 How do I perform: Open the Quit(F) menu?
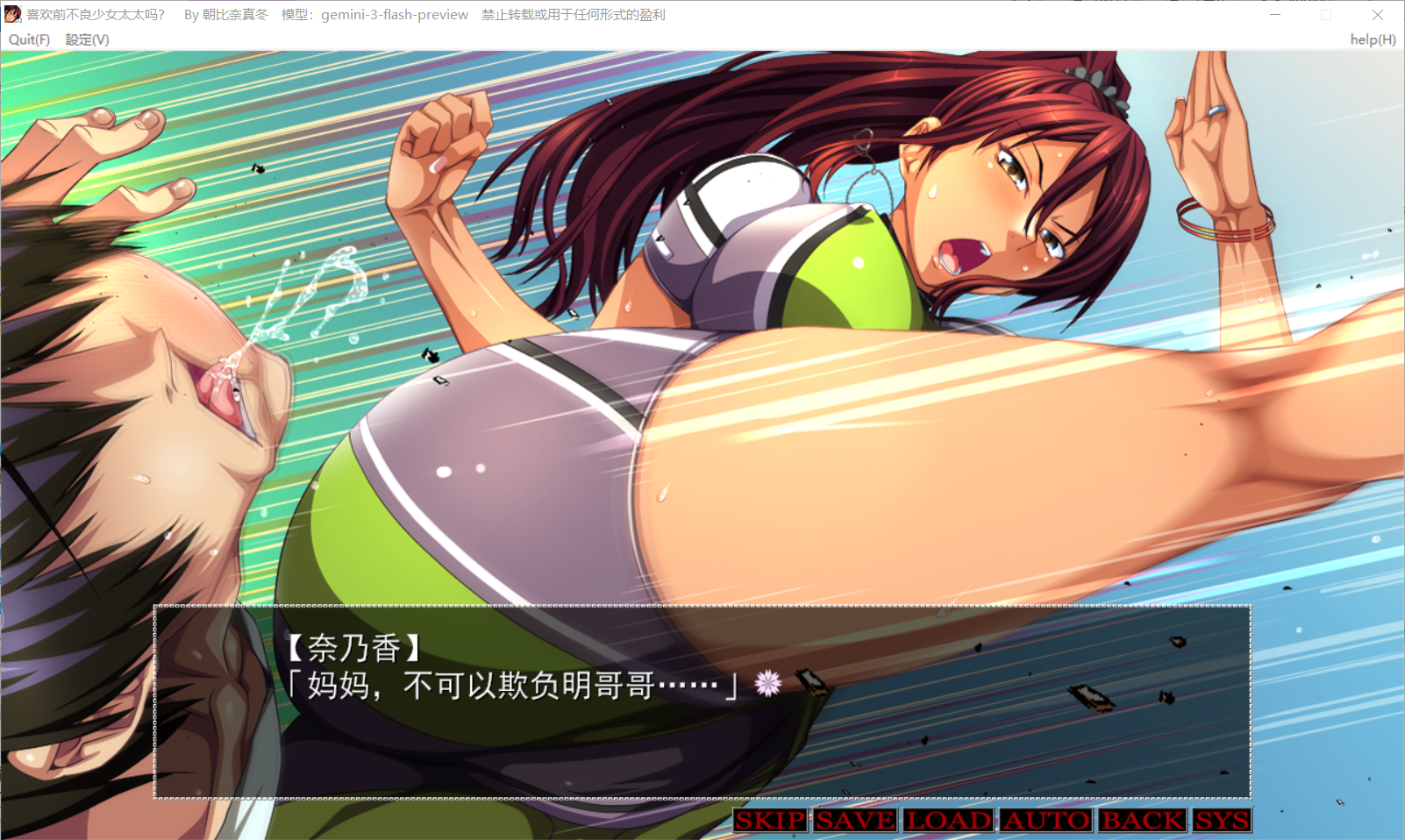coord(28,39)
